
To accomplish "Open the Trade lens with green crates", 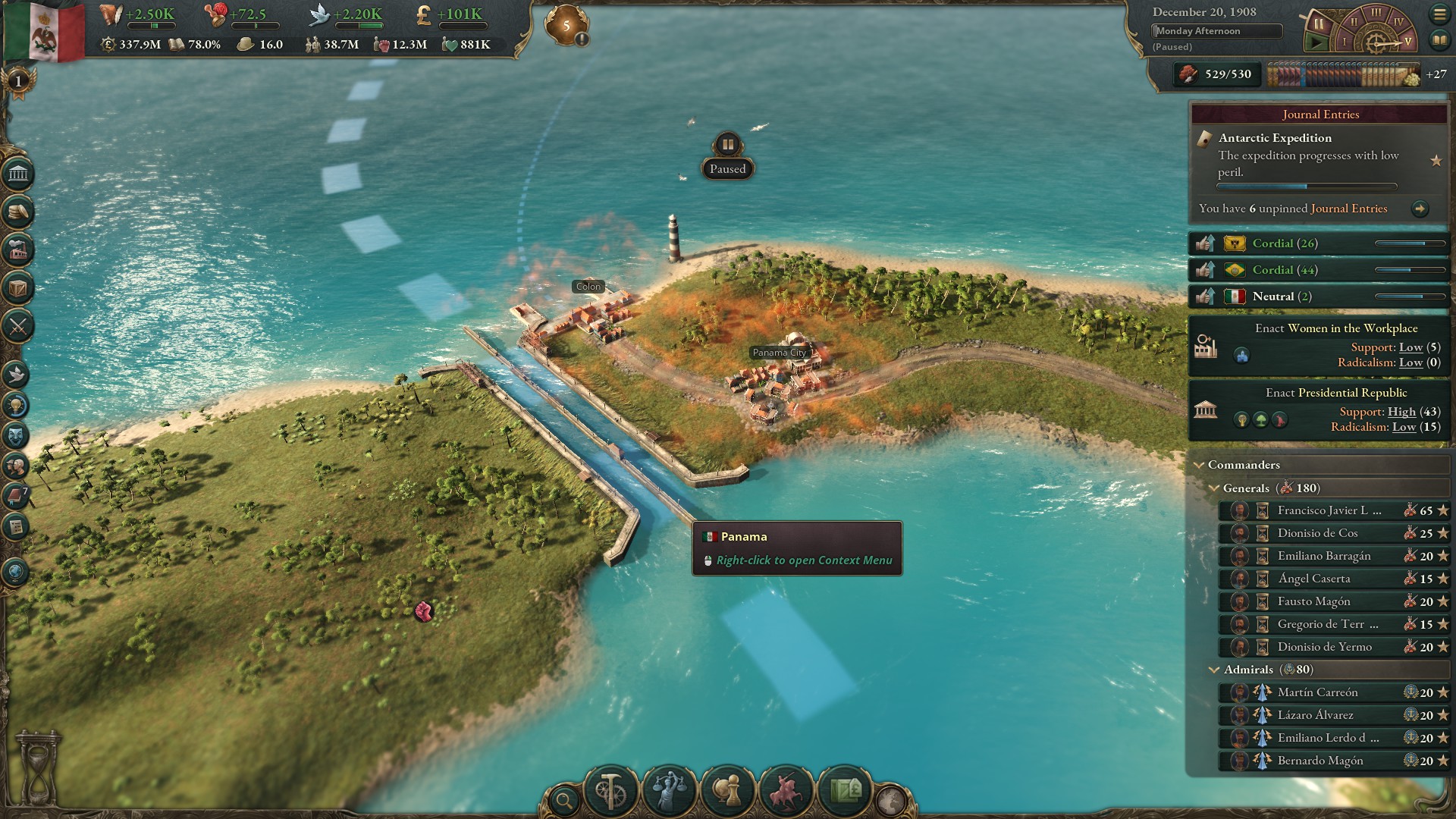I will coord(844,791).
